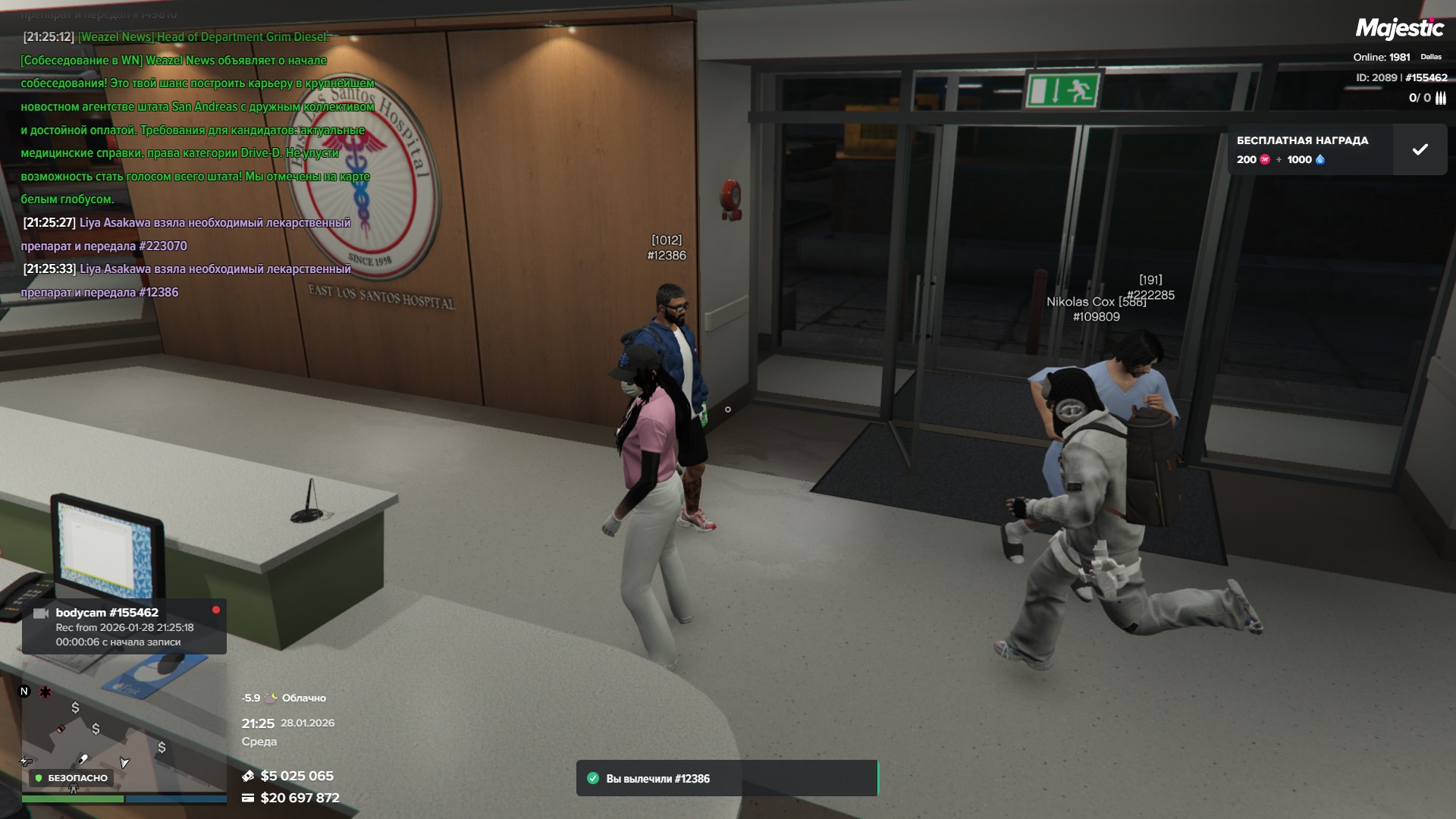Open the minimap

(123, 737)
